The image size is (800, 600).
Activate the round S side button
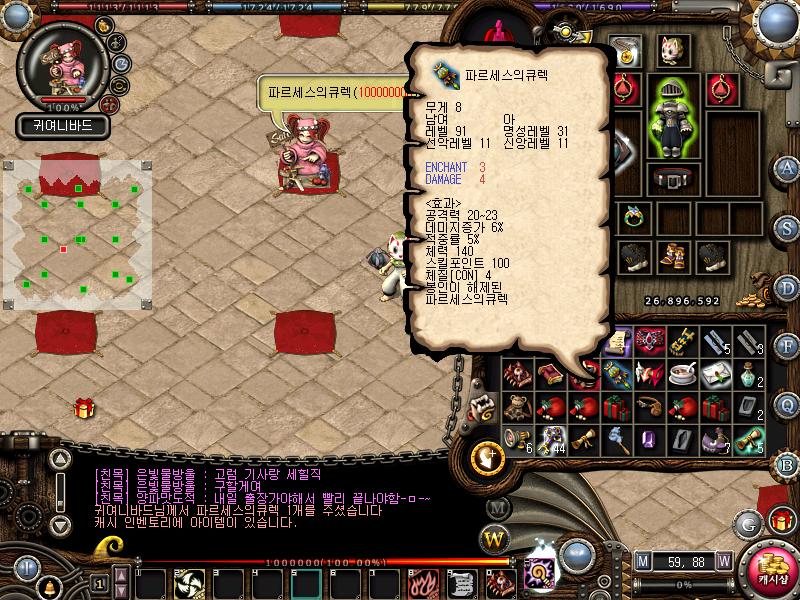[787, 226]
